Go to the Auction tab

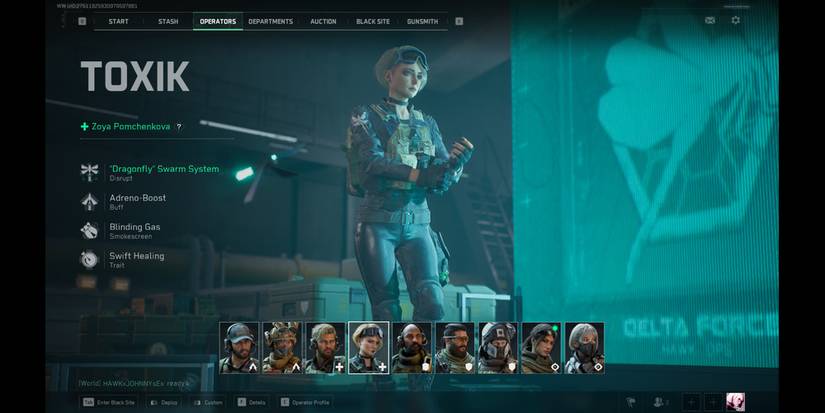point(323,21)
